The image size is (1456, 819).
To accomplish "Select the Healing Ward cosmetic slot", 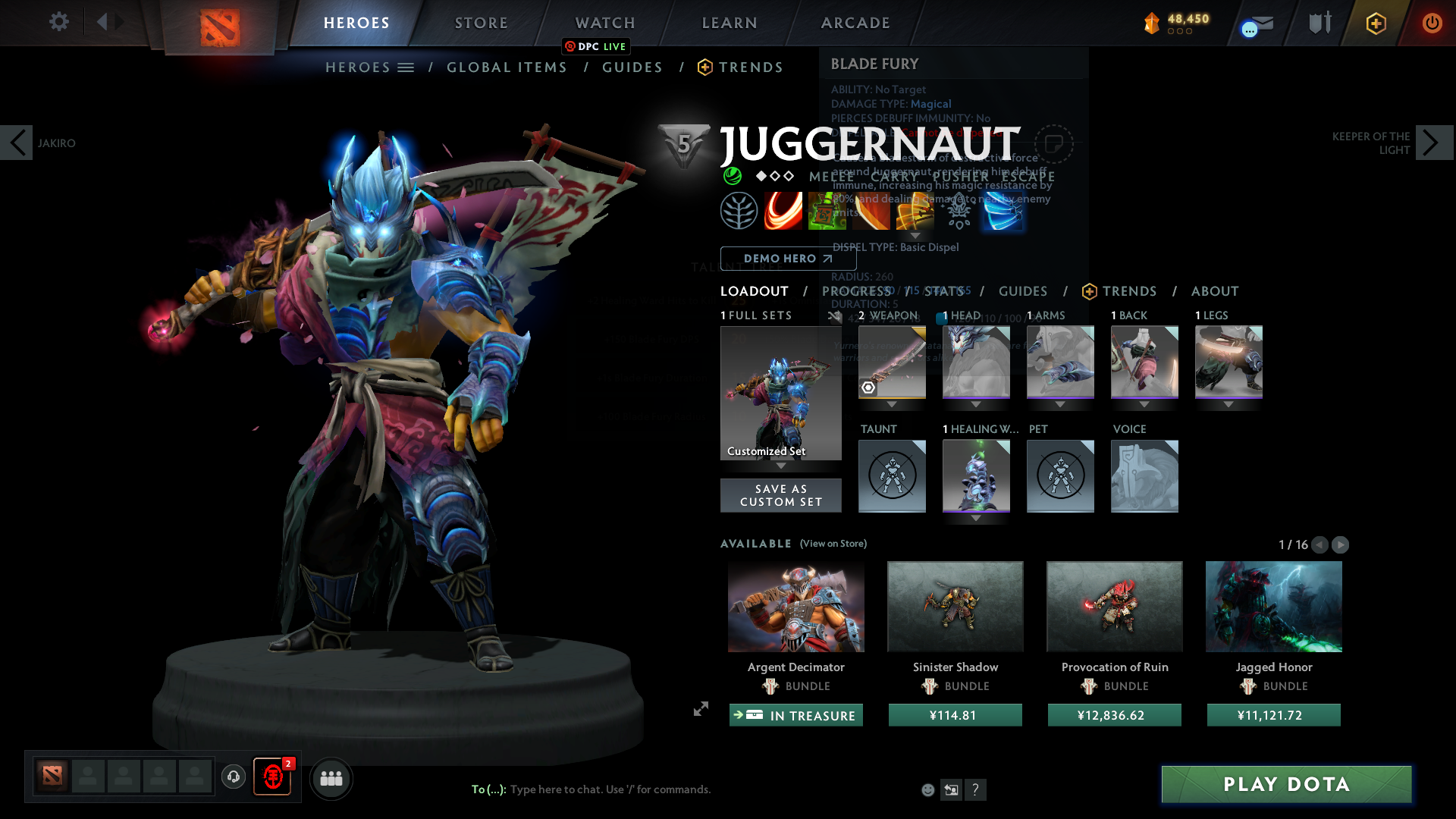I will click(976, 475).
